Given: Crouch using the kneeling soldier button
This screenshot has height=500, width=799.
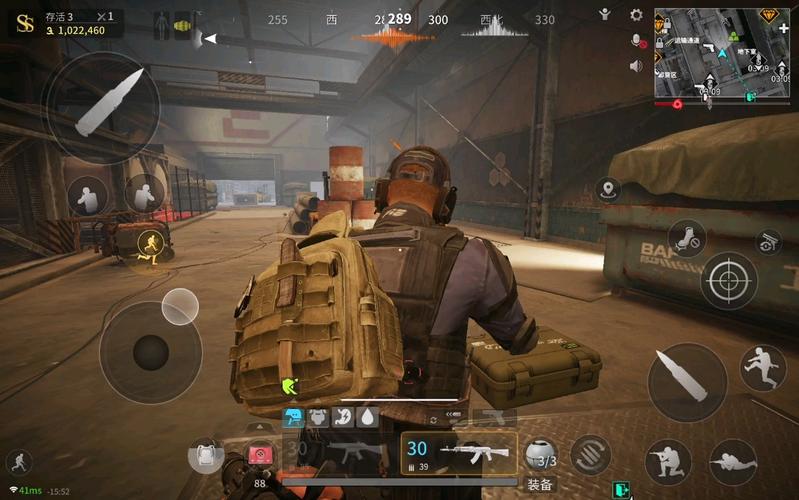Looking at the screenshot, I should (x=669, y=462).
